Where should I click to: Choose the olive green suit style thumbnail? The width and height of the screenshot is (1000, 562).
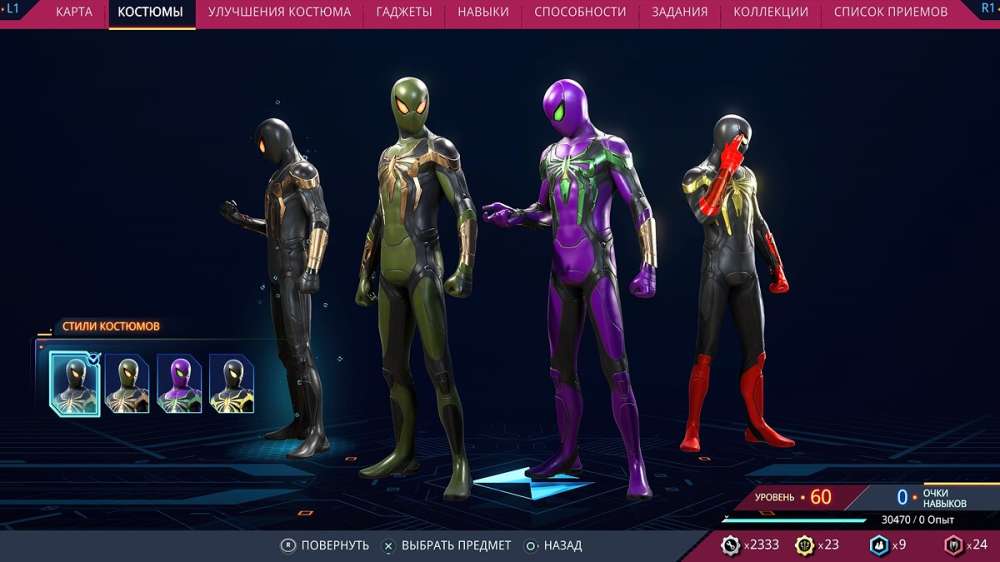tap(127, 384)
